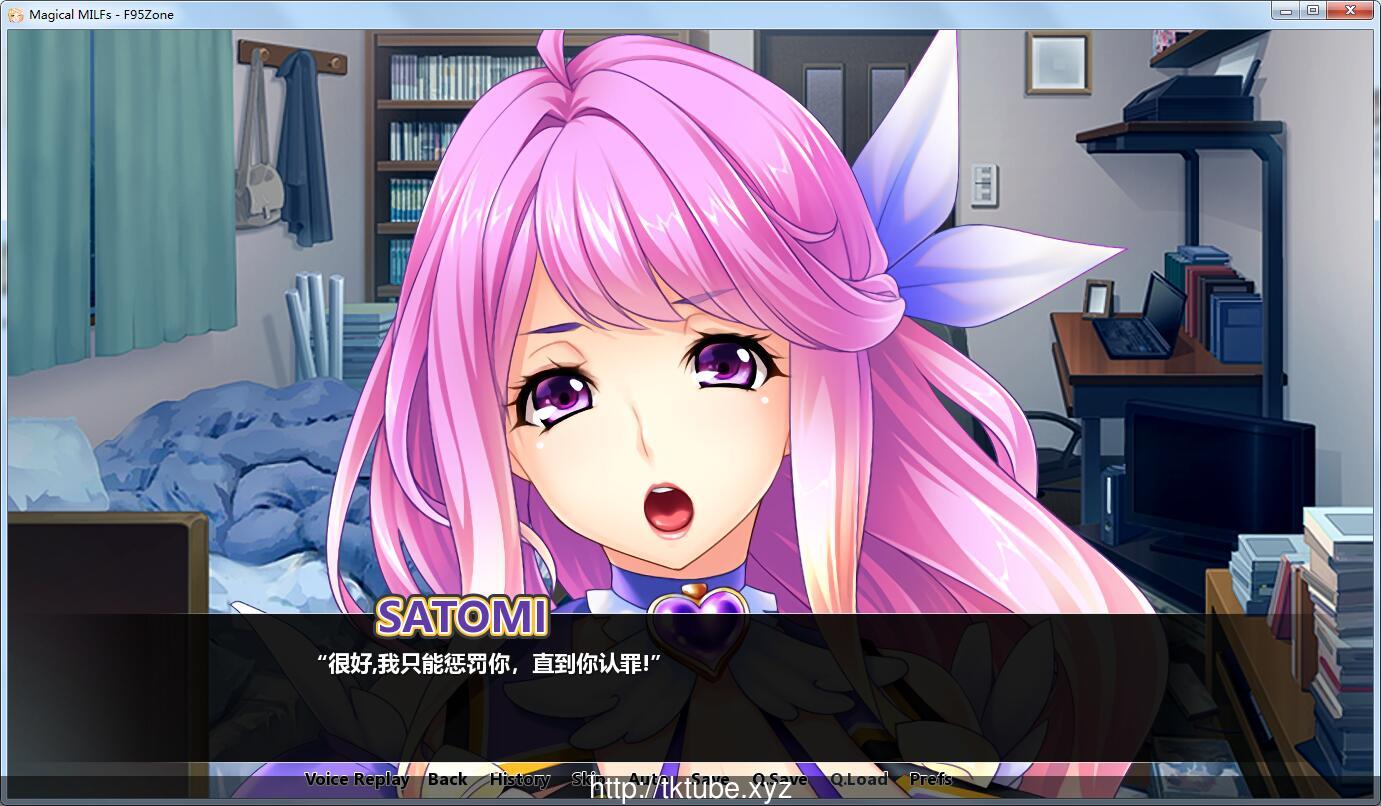The image size is (1381, 806).
Task: Restore the game window size
Action: click(1312, 10)
